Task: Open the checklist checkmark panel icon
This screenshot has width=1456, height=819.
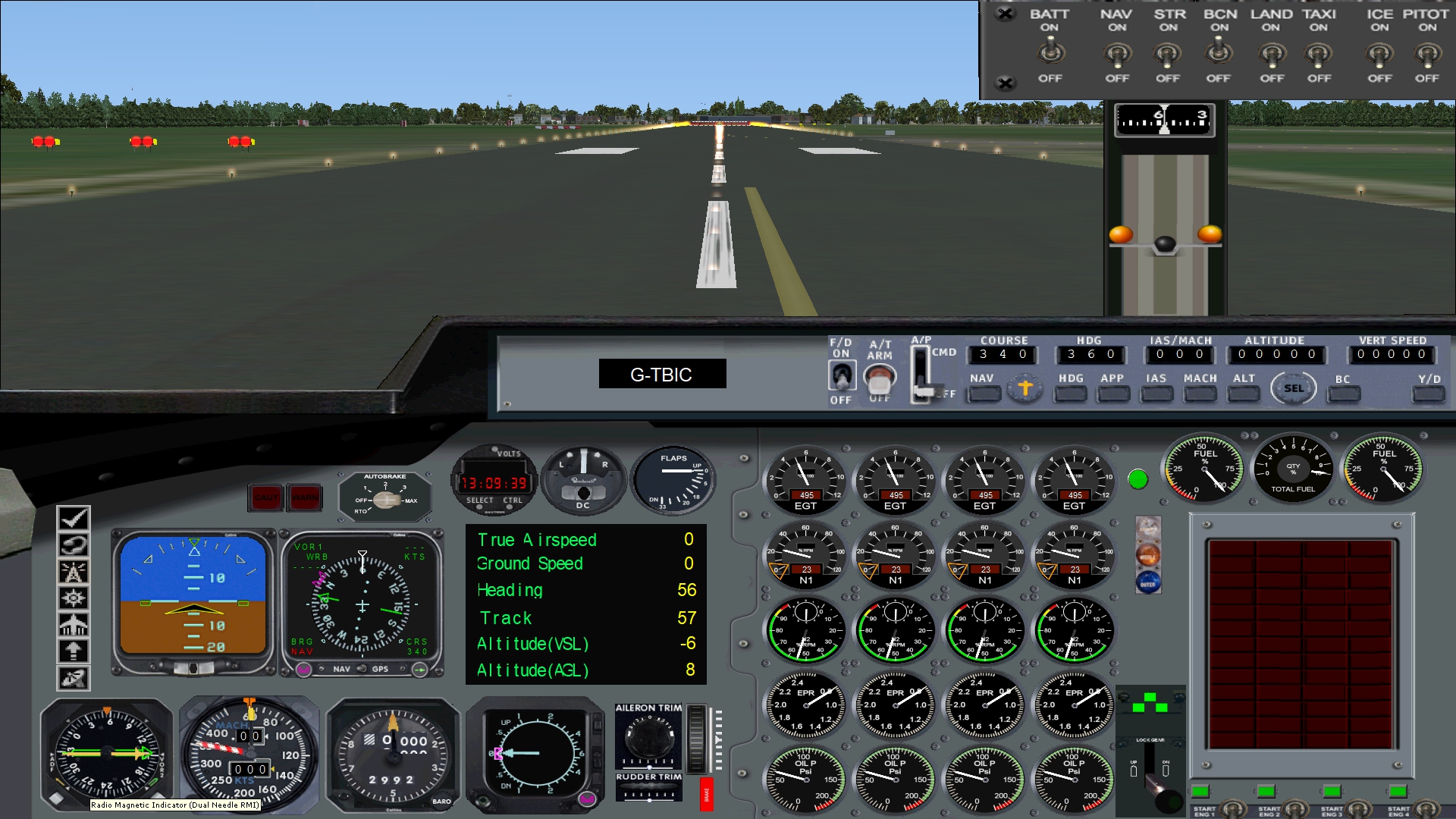Action: [x=74, y=519]
